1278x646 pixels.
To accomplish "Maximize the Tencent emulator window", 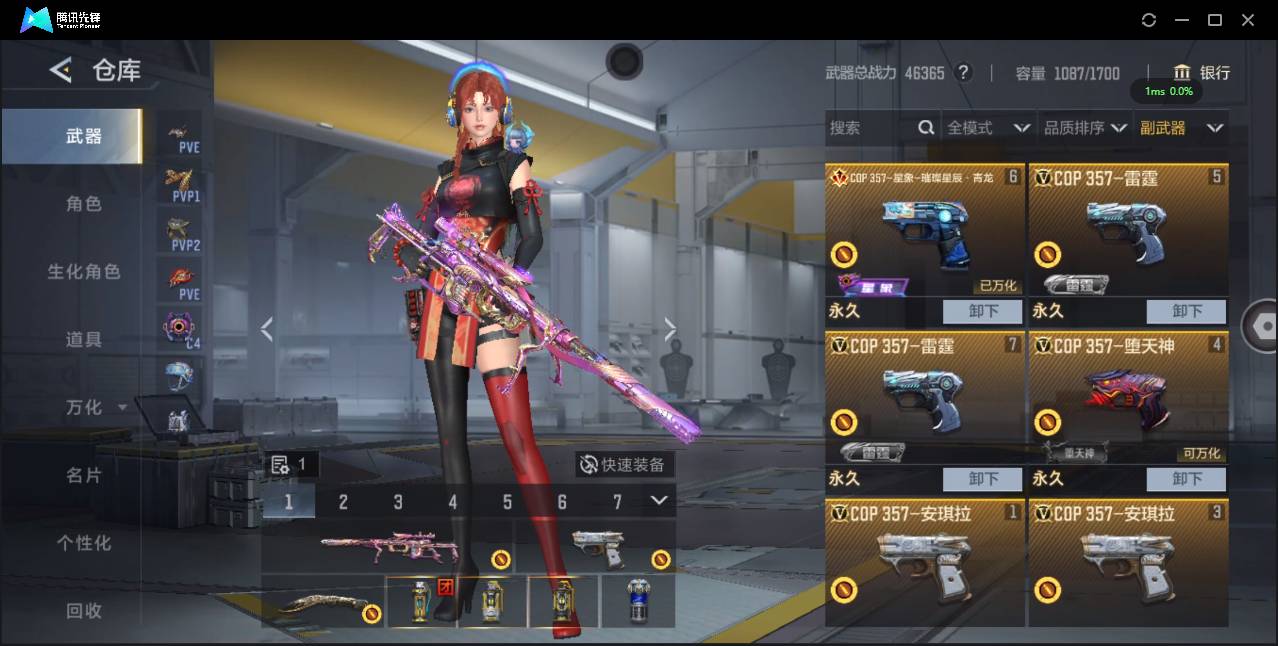I will click(x=1215, y=20).
